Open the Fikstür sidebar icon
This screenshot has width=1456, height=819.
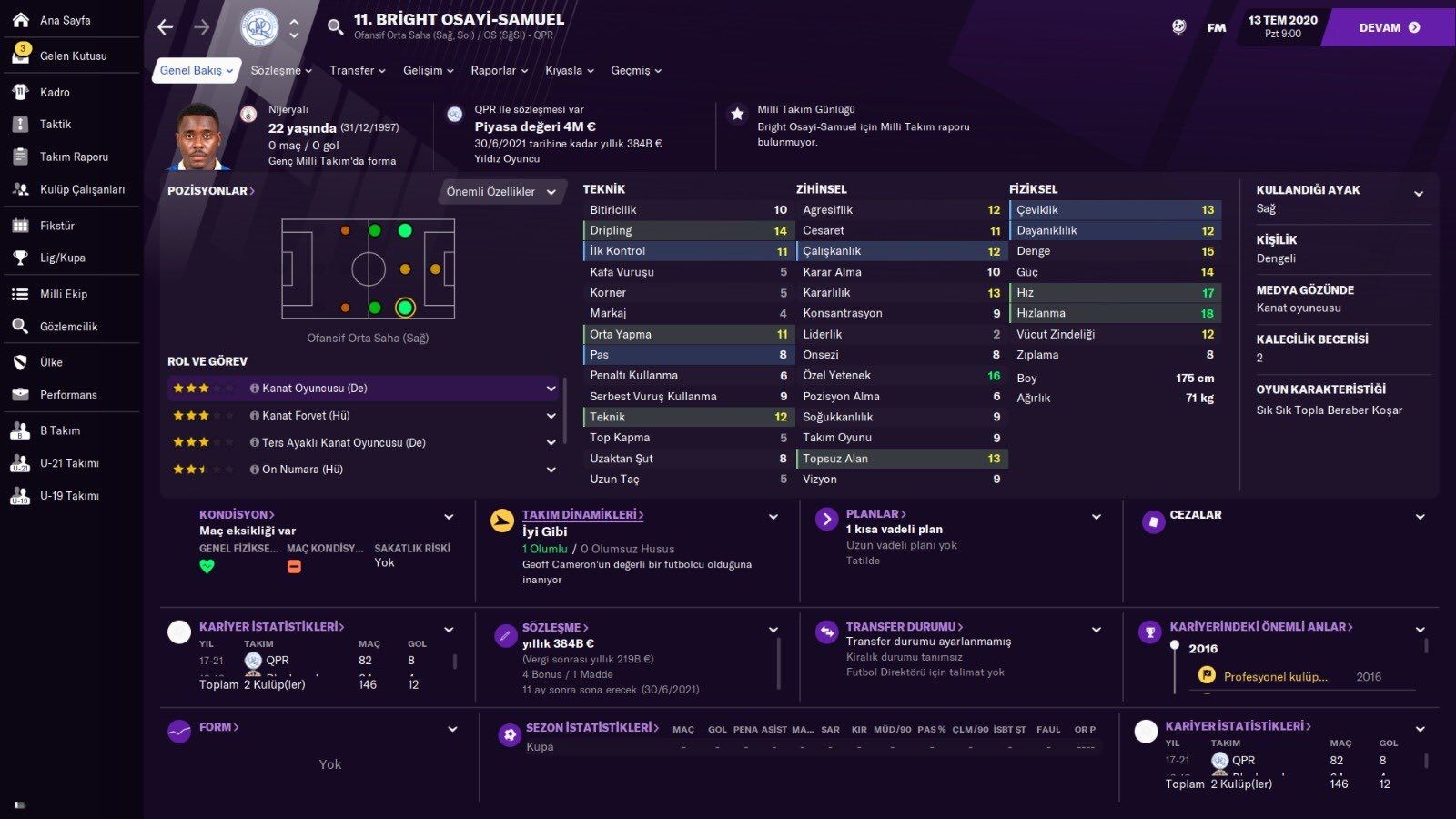20,225
